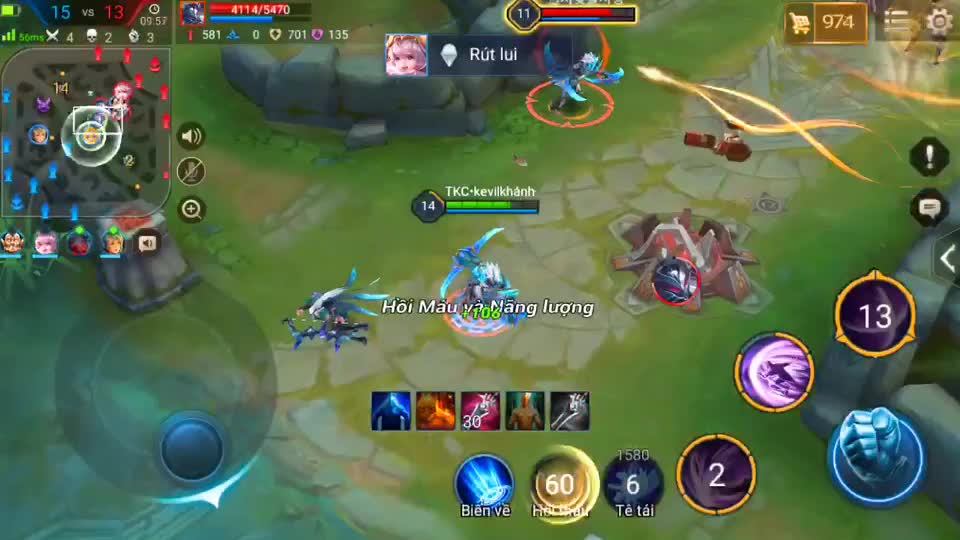Activate the Tế đài button
This screenshot has width=960, height=540.
point(632,484)
